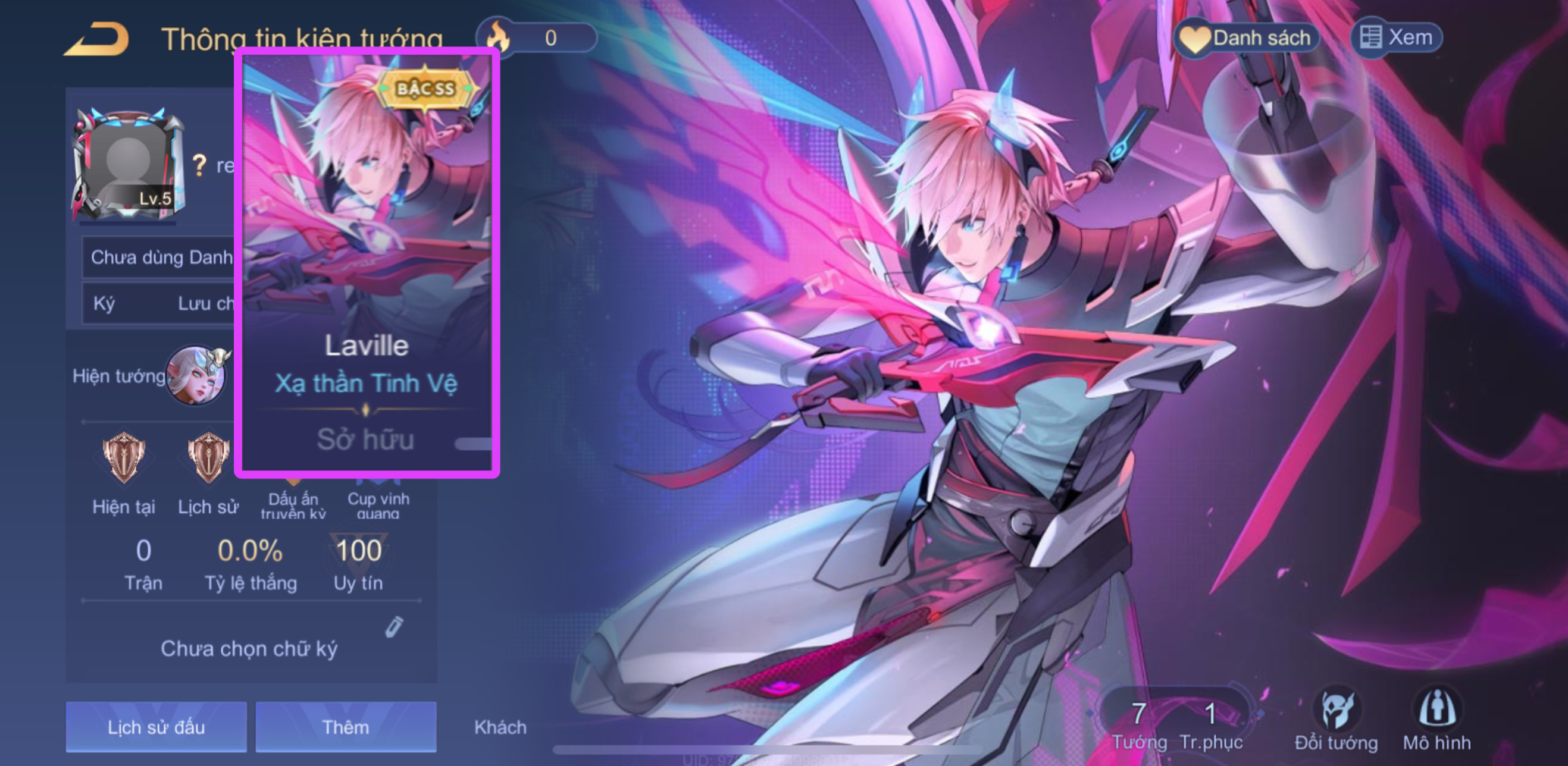Viewport: 1568px width, 766px height.
Task: Tap the flame popularity counter
Action: click(537, 38)
